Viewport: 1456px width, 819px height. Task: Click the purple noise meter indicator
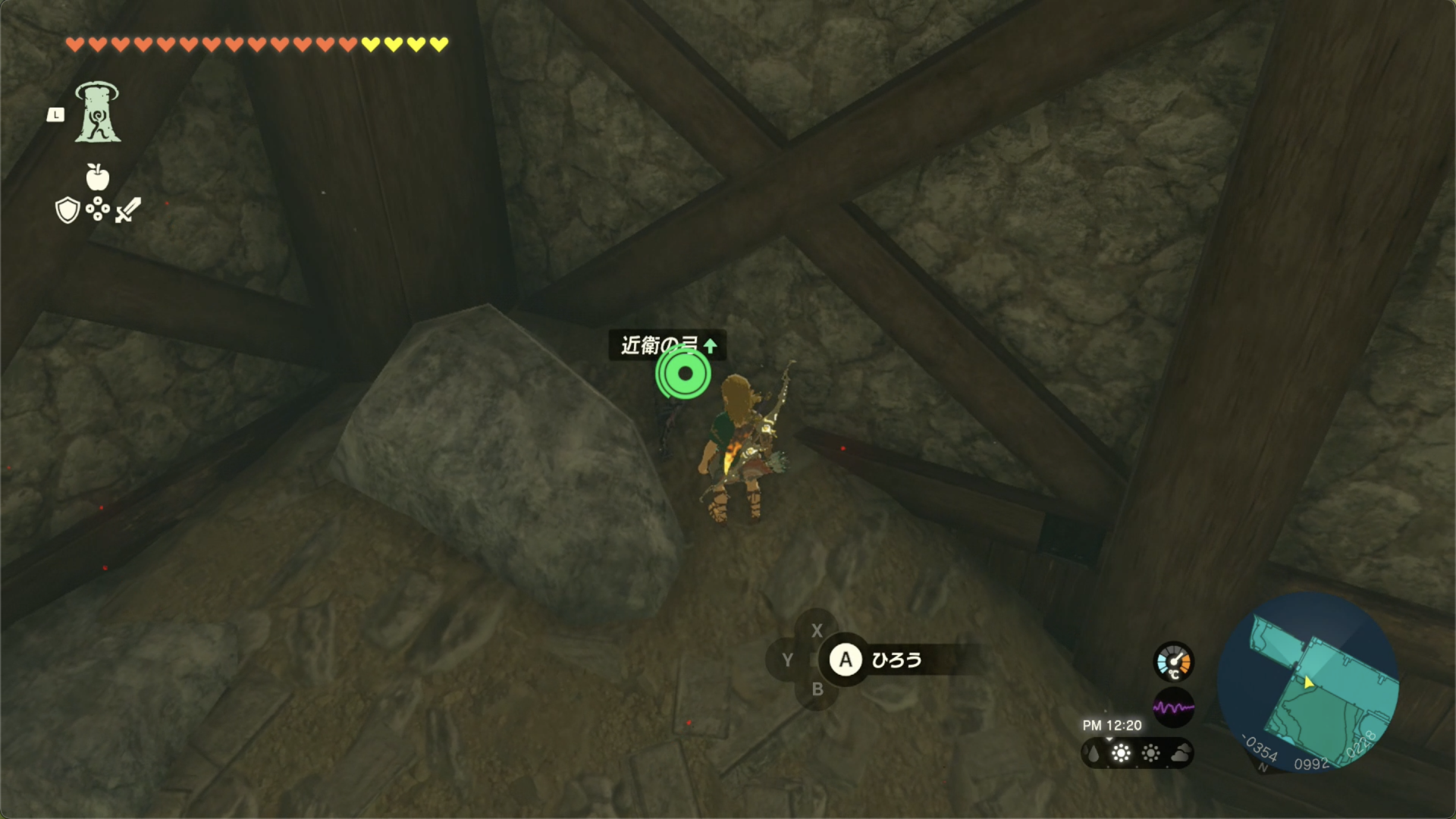tap(1173, 705)
